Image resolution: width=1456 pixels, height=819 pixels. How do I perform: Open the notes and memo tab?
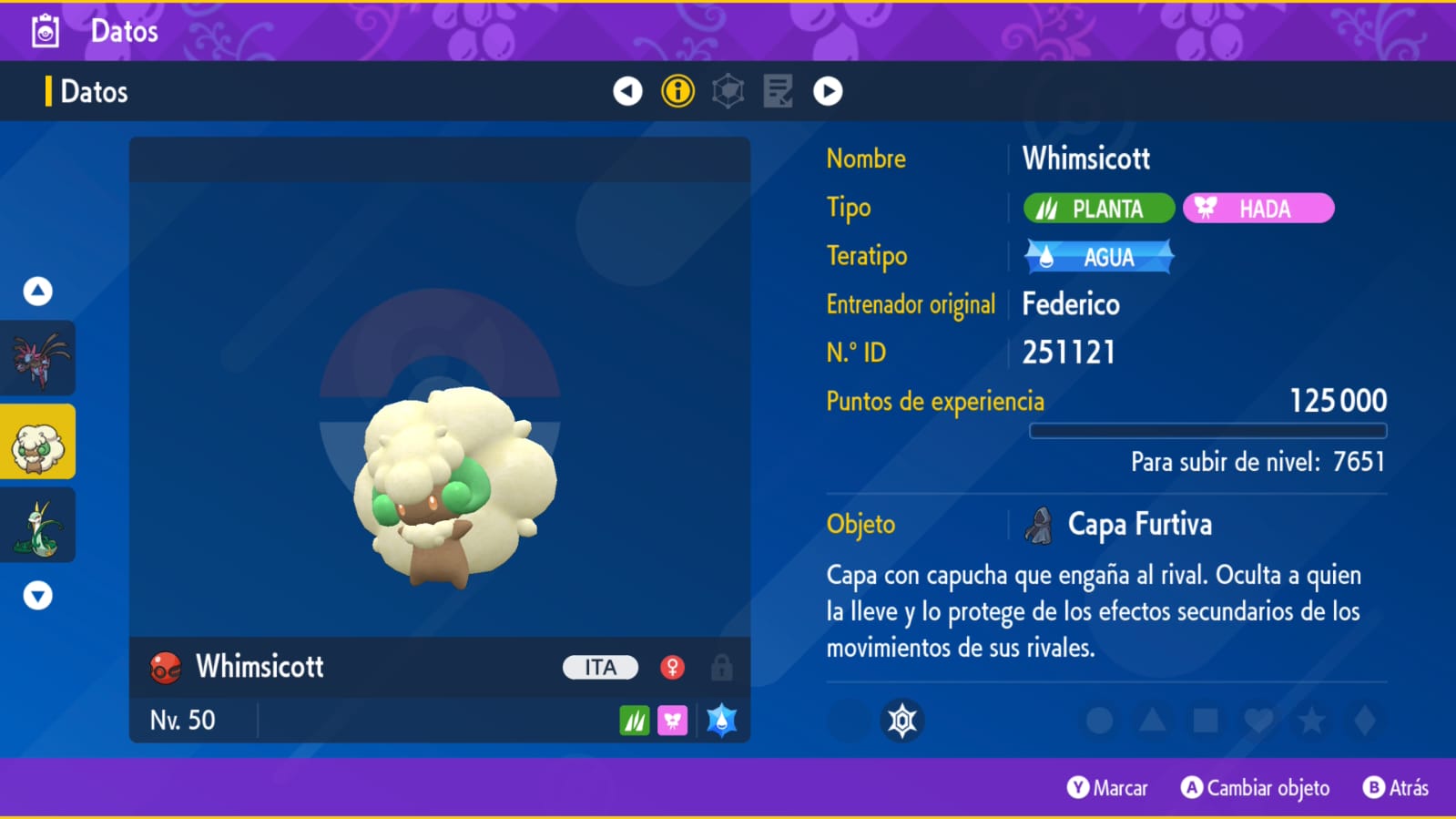pyautogui.click(x=778, y=91)
